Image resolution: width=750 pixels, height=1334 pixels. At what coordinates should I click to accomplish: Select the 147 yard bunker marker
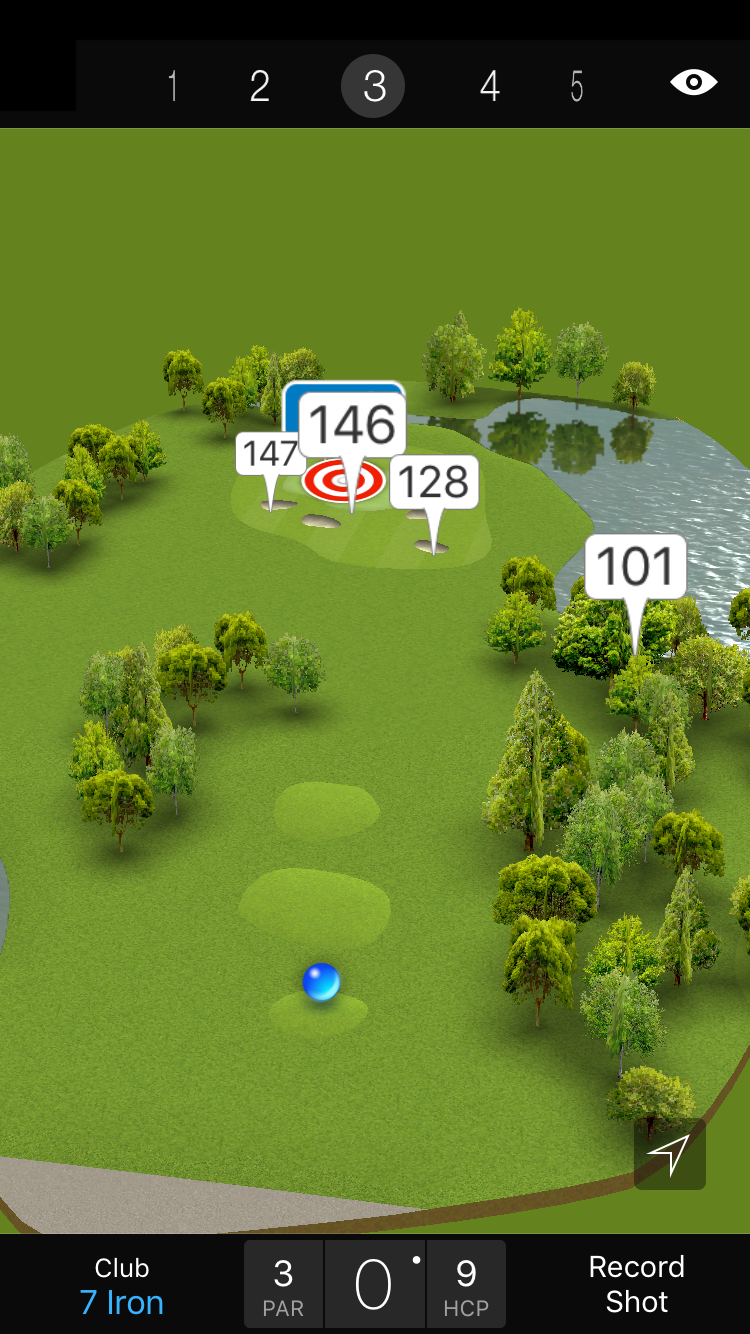[268, 455]
